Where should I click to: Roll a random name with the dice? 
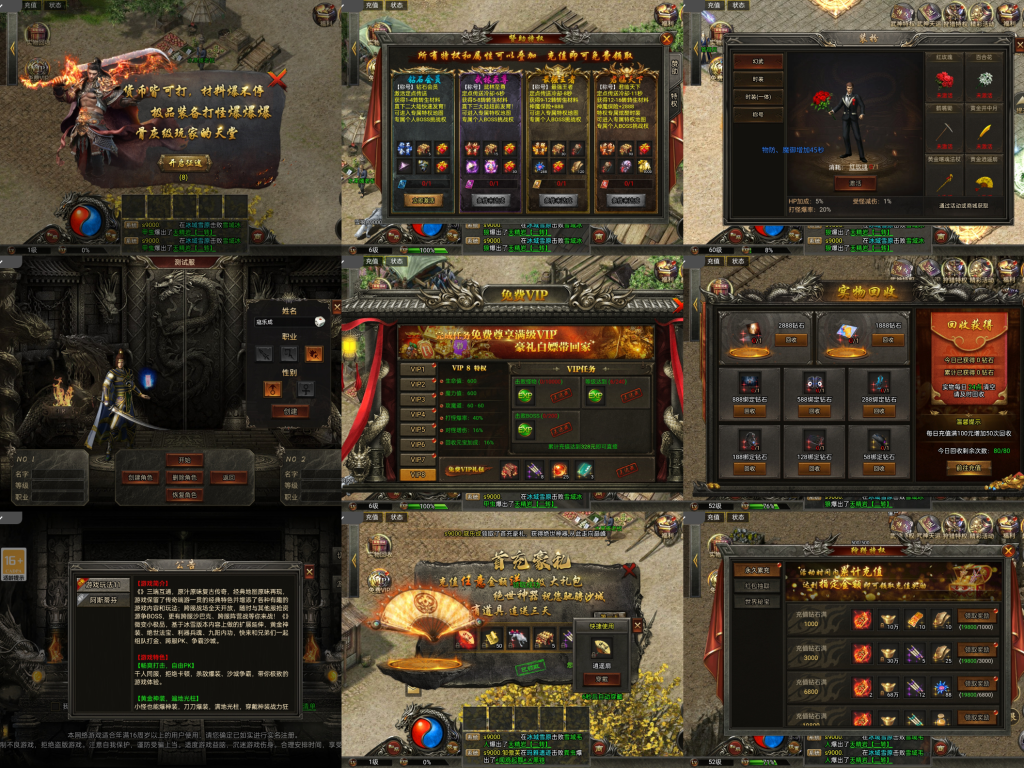(x=318, y=322)
